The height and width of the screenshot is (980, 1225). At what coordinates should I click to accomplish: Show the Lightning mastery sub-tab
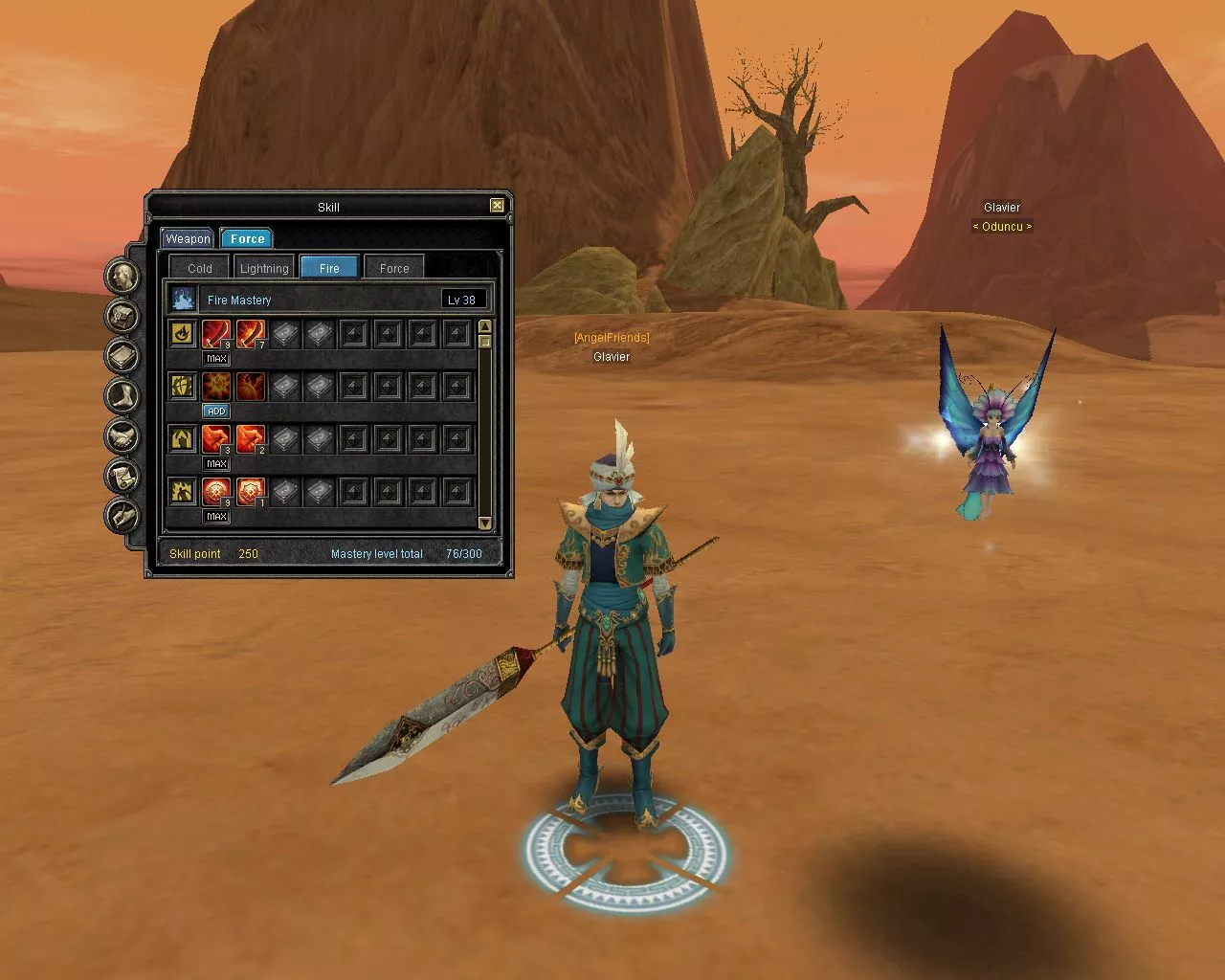pyautogui.click(x=264, y=268)
